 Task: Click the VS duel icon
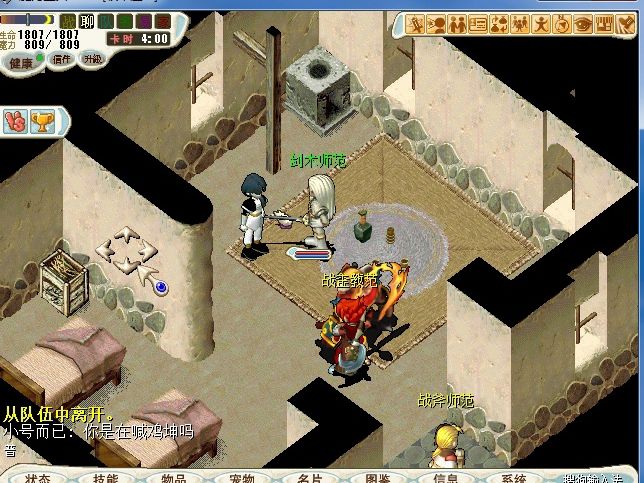[15, 121]
